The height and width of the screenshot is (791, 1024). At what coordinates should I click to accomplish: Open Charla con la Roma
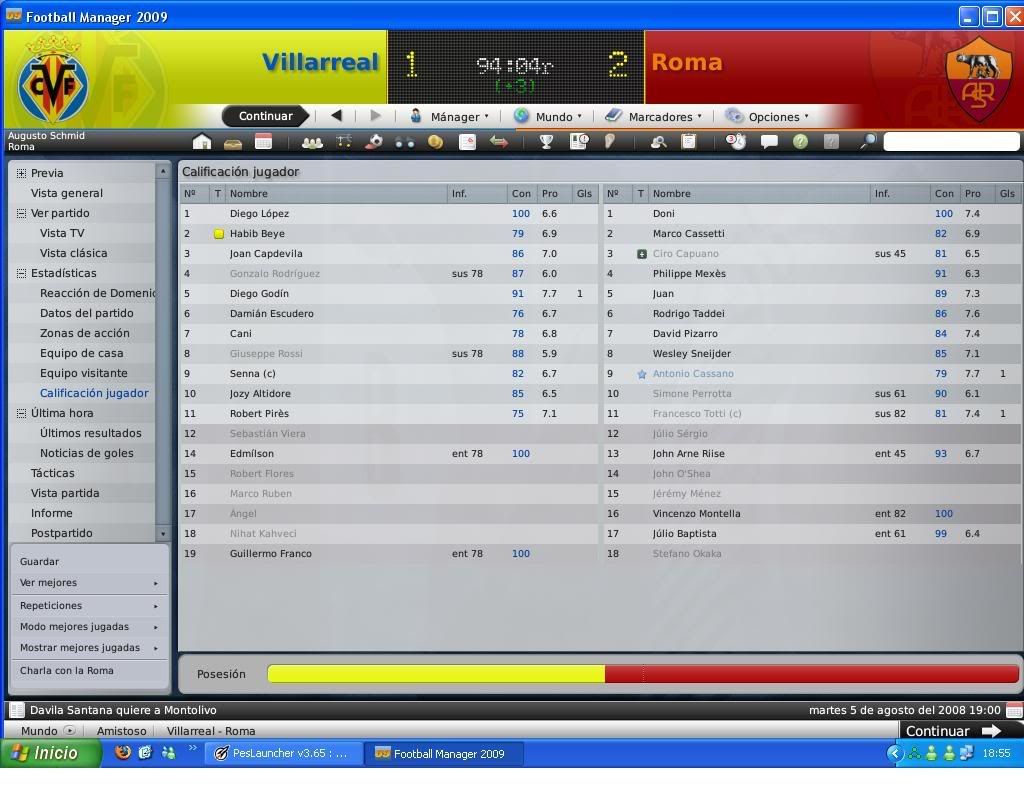click(x=67, y=671)
